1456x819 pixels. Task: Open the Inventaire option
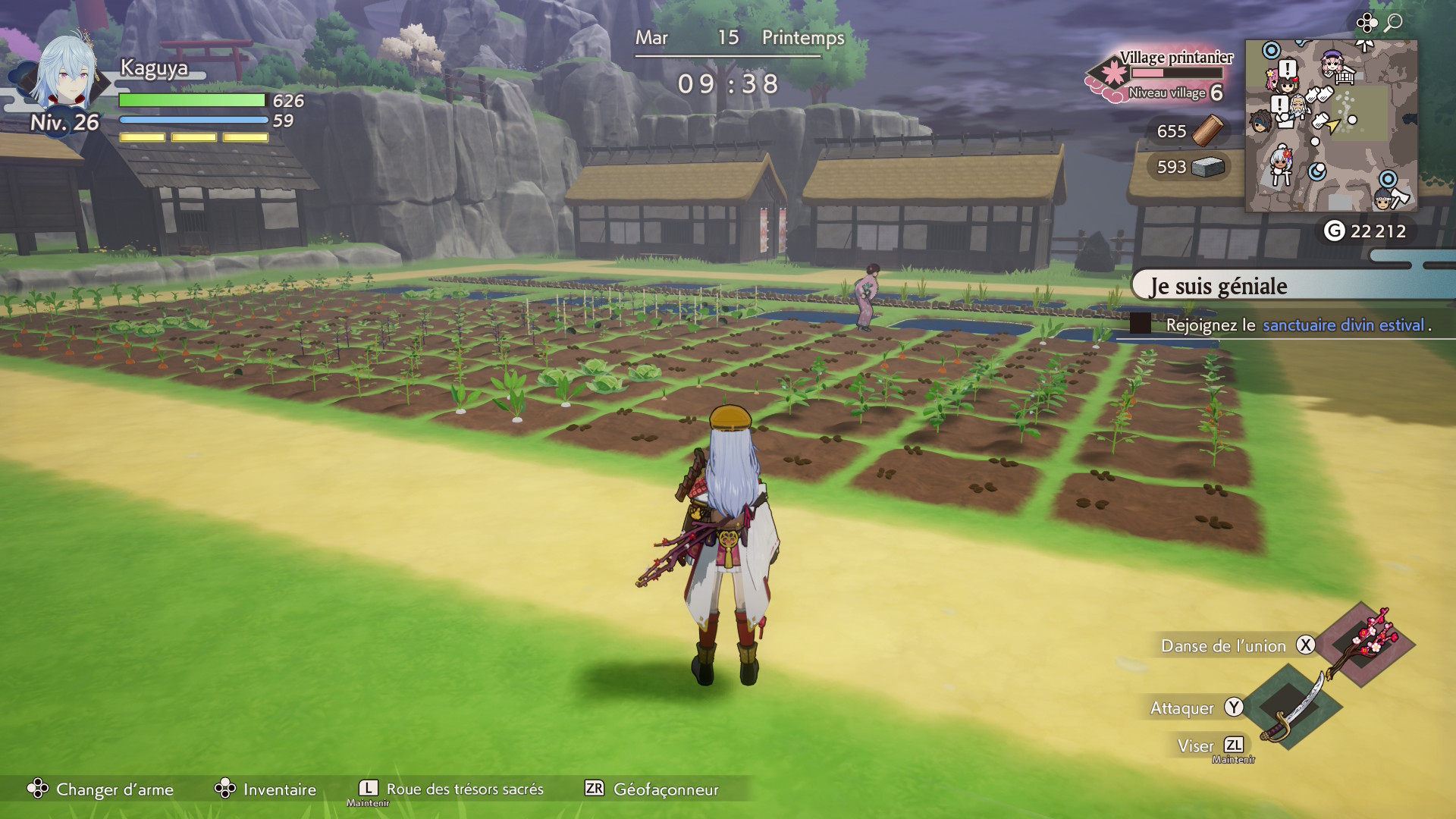click(266, 789)
